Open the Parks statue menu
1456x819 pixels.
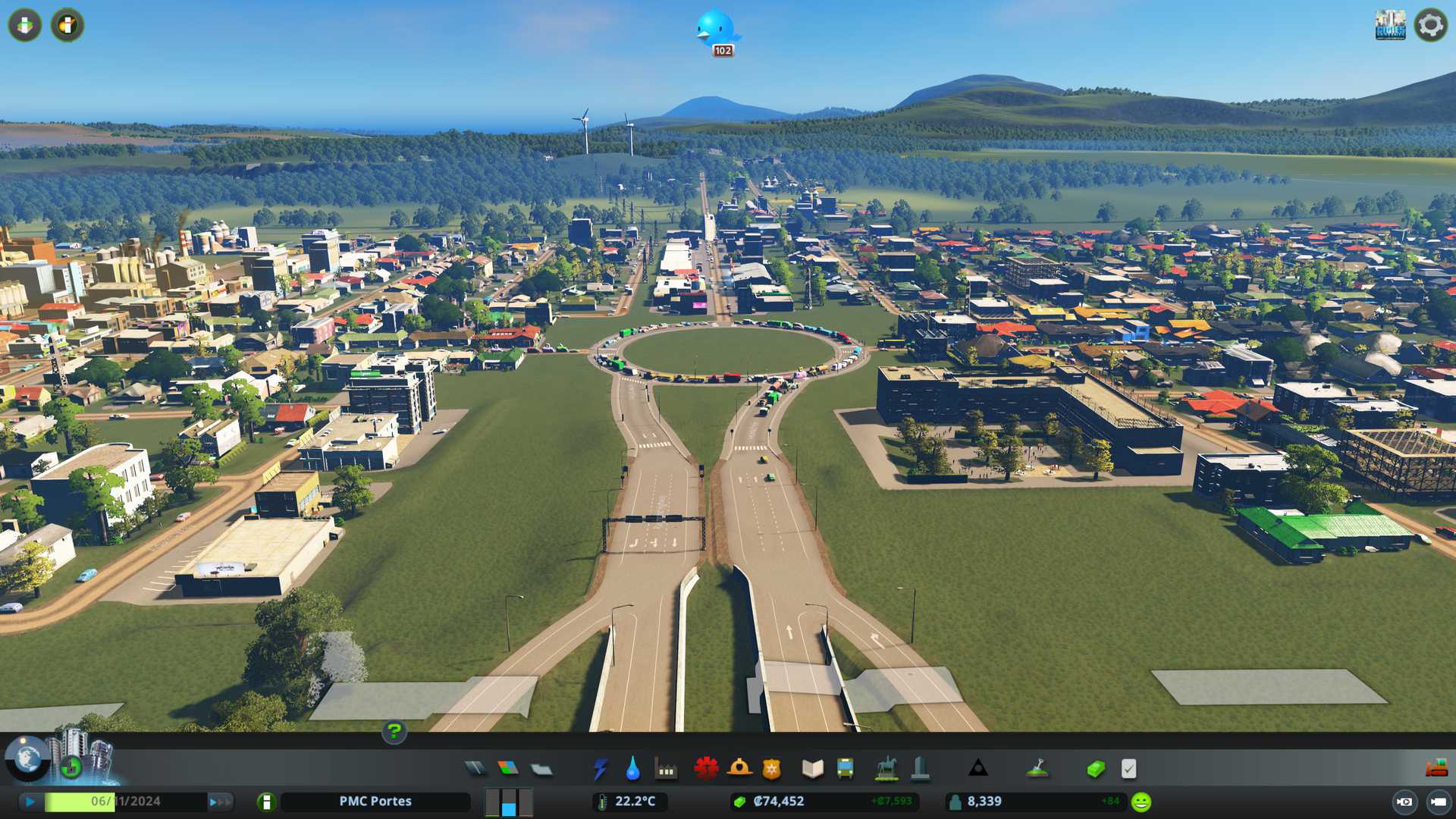click(x=886, y=769)
